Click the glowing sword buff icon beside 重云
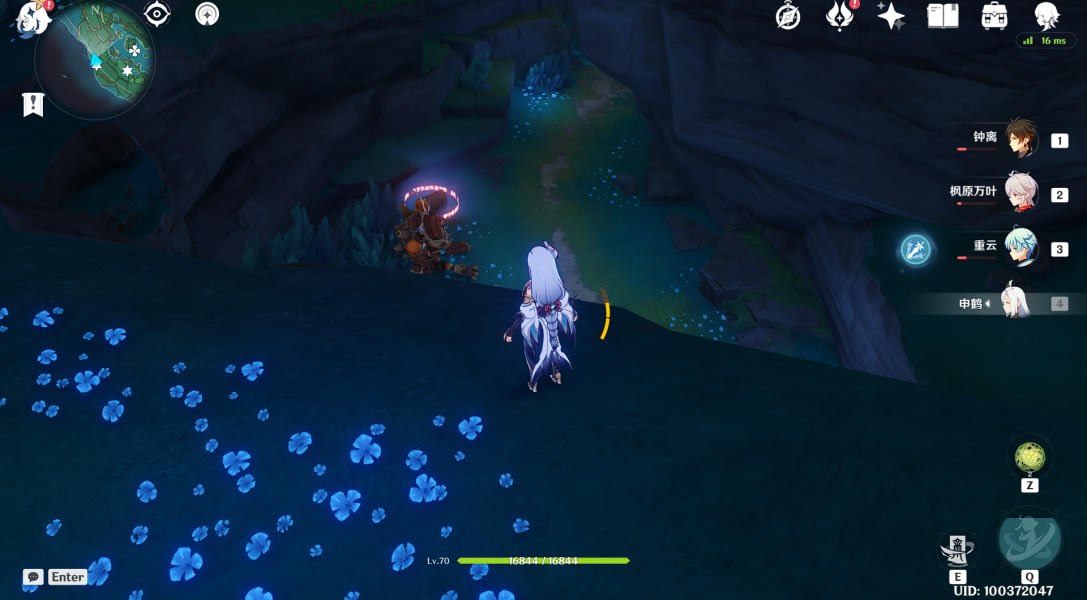The image size is (1087, 600). (915, 250)
